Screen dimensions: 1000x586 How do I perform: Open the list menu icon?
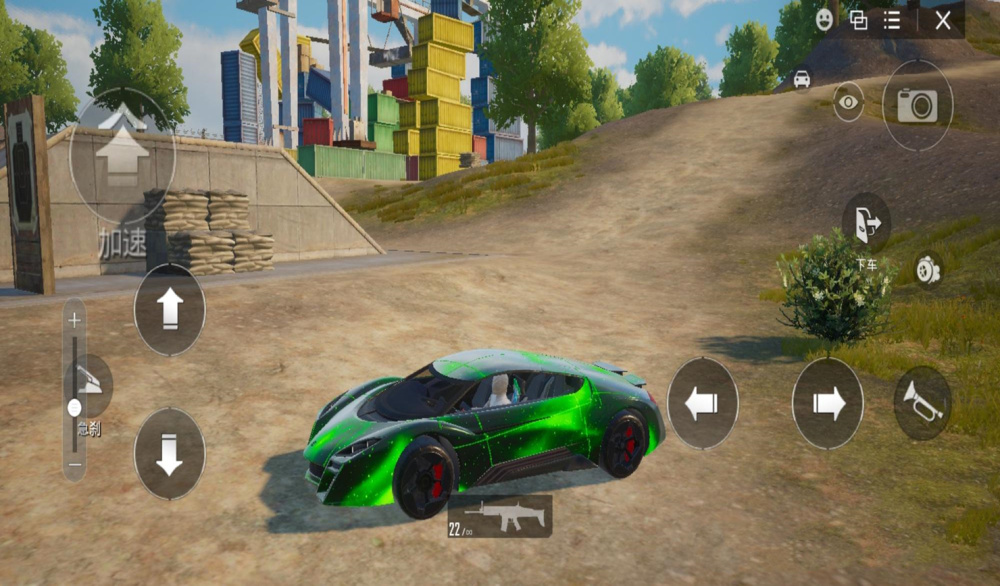point(892,19)
